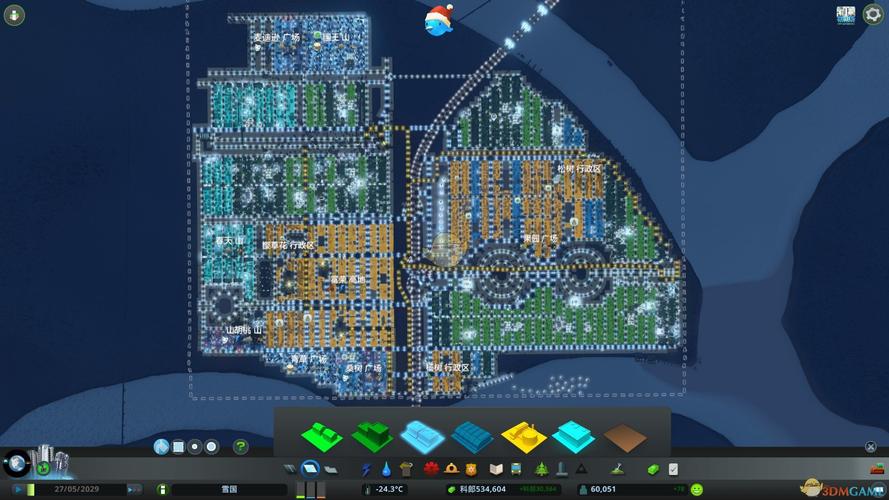Open the garbage bin menu

tap(406, 468)
